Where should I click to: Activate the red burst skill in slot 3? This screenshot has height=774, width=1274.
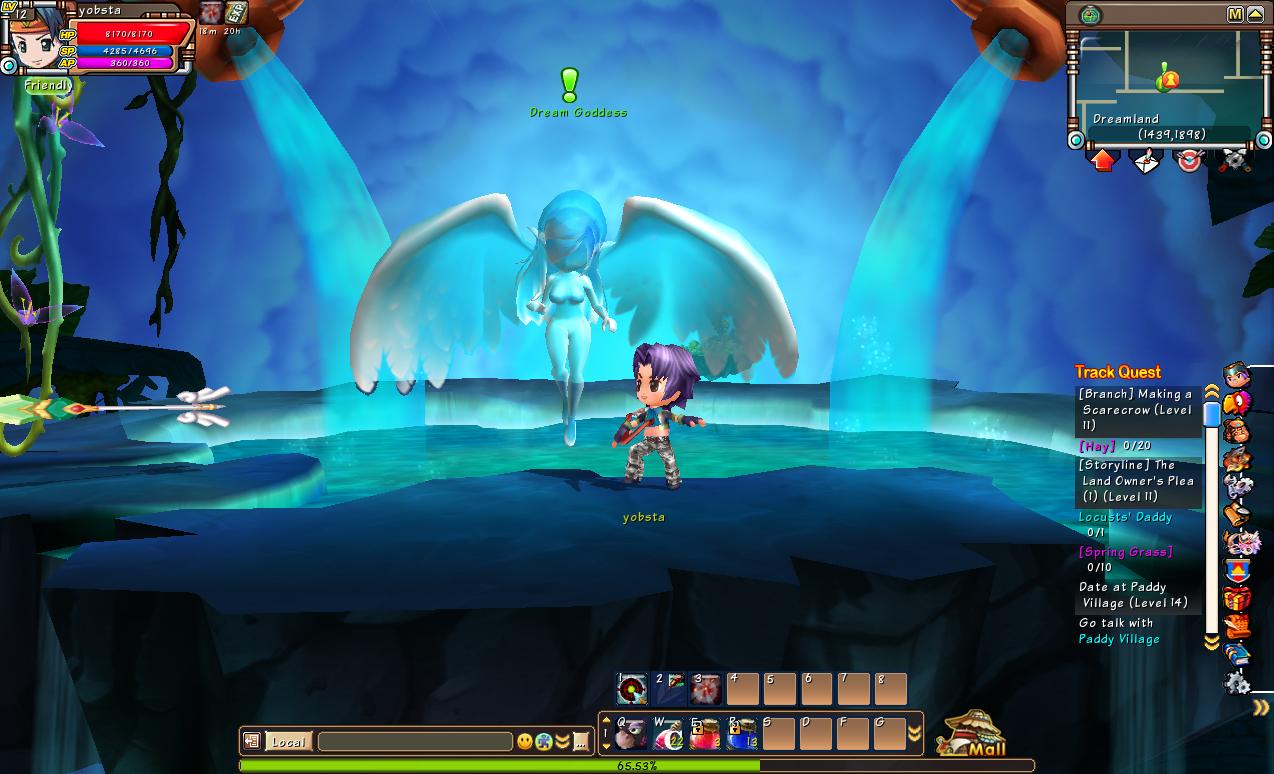pyautogui.click(x=706, y=688)
